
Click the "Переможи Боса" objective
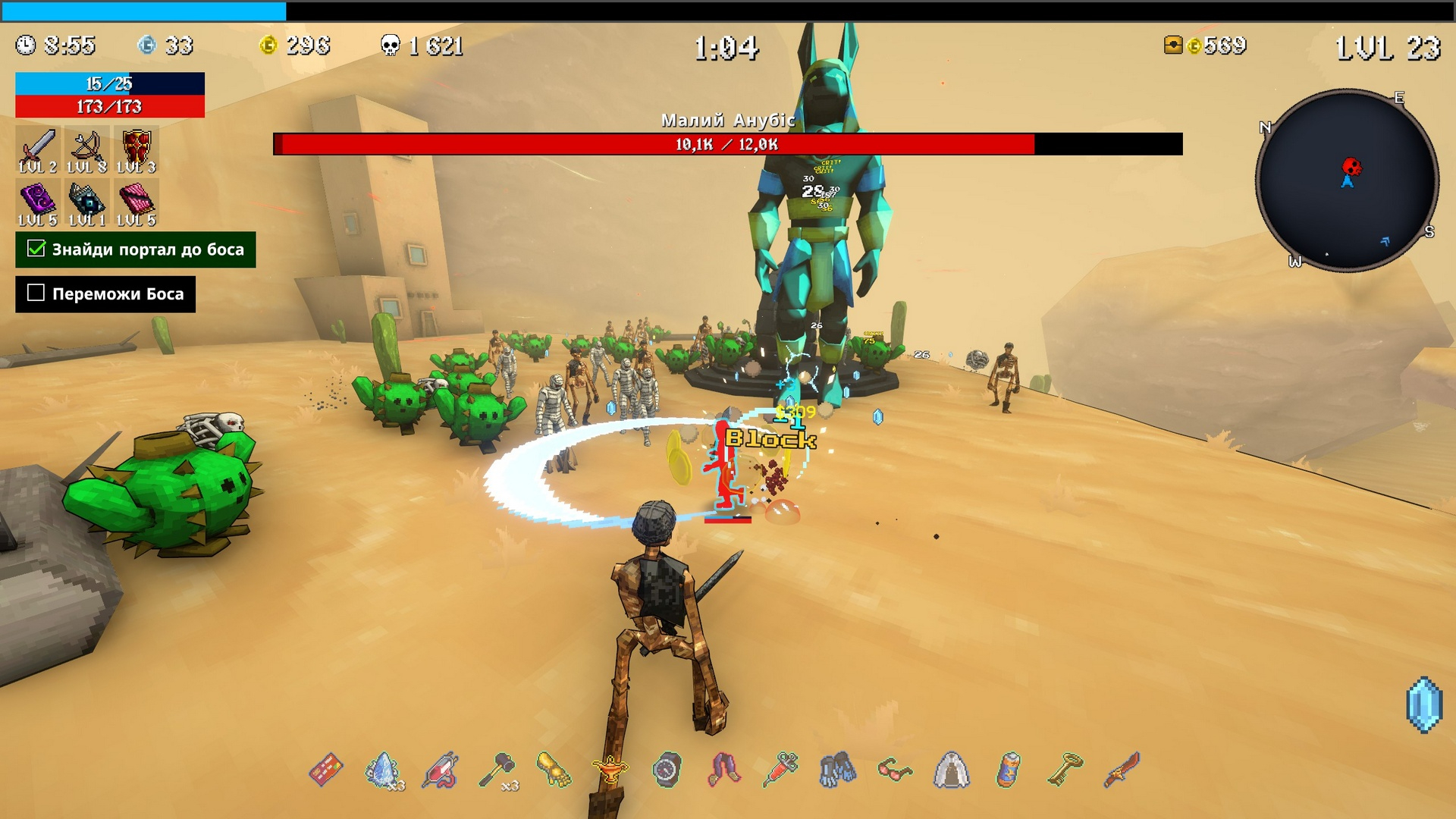click(x=105, y=294)
